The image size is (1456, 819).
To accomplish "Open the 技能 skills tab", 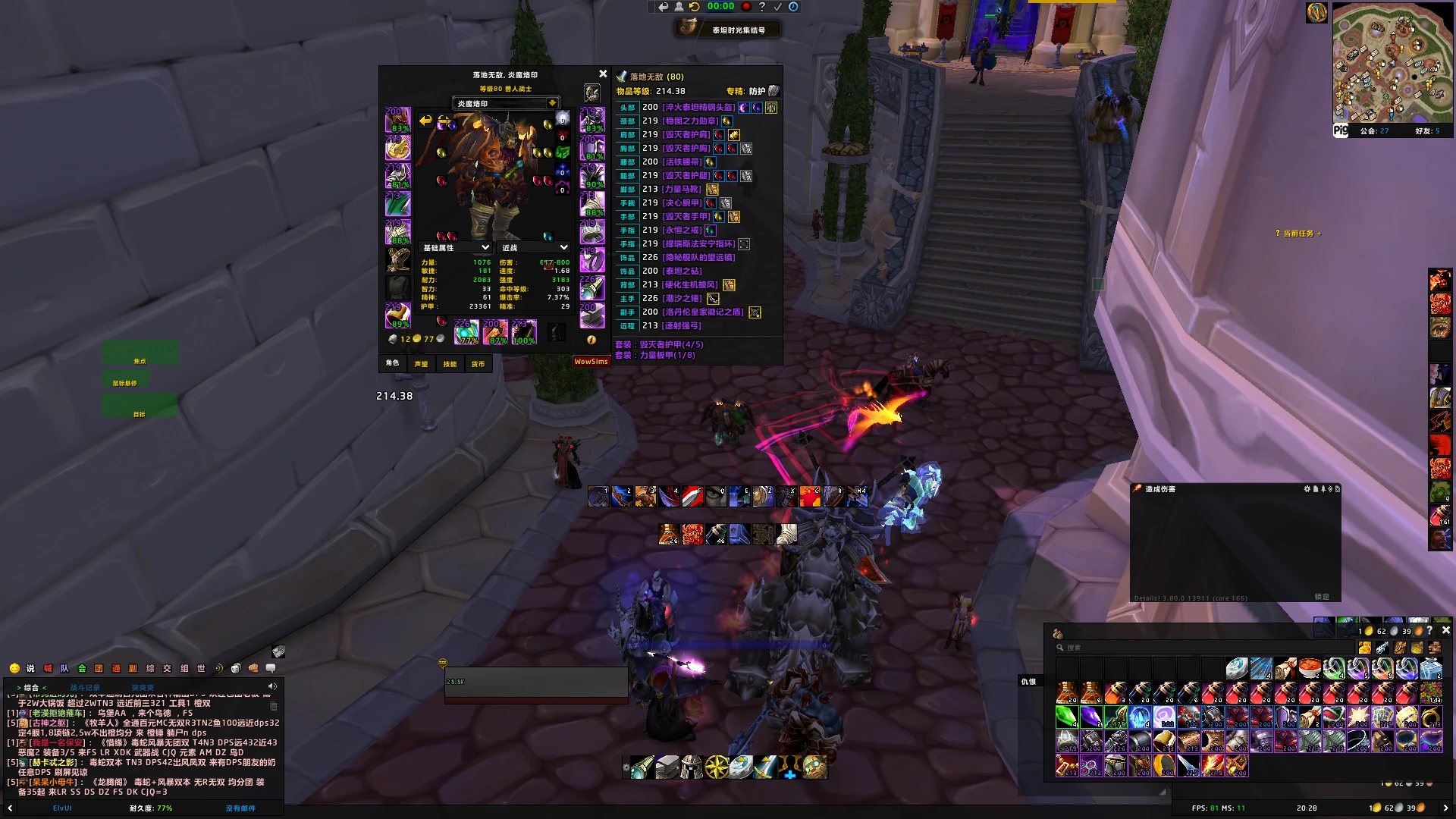I will (450, 364).
